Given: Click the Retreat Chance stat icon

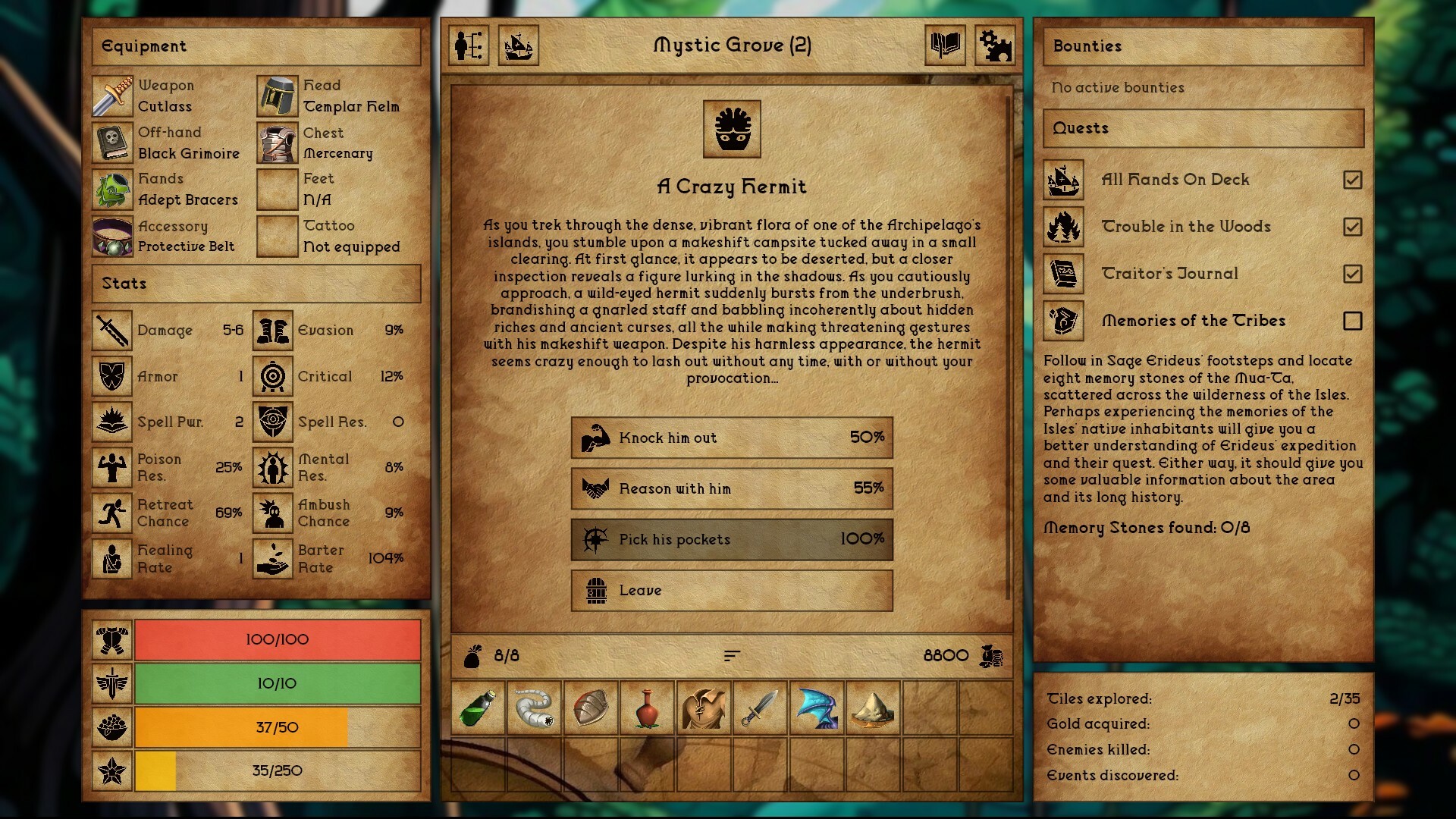Looking at the screenshot, I should 111,512.
